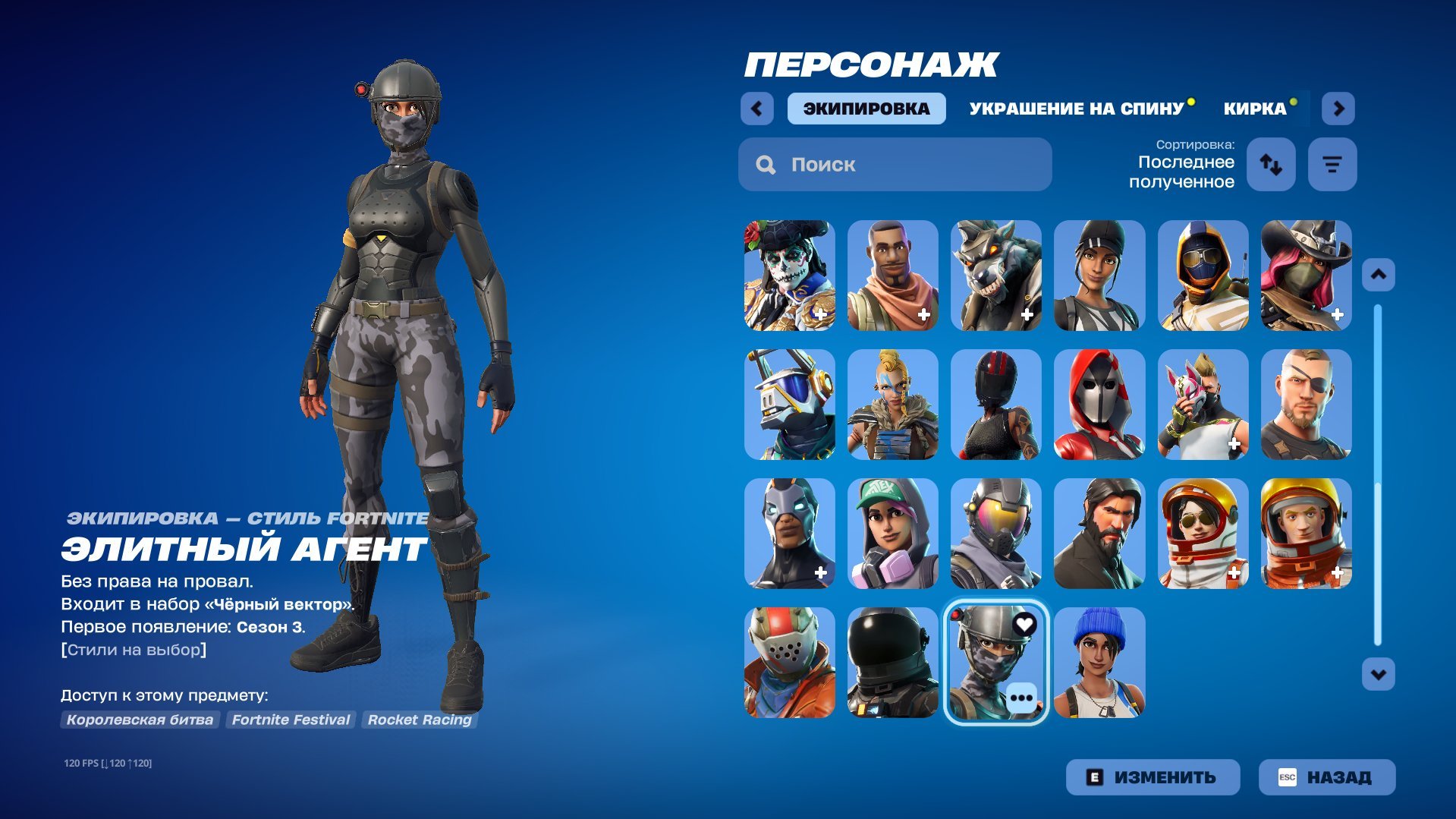Viewport: 1456px width, 819px height.
Task: Open the filter icon next to sorting
Action: [1332, 164]
